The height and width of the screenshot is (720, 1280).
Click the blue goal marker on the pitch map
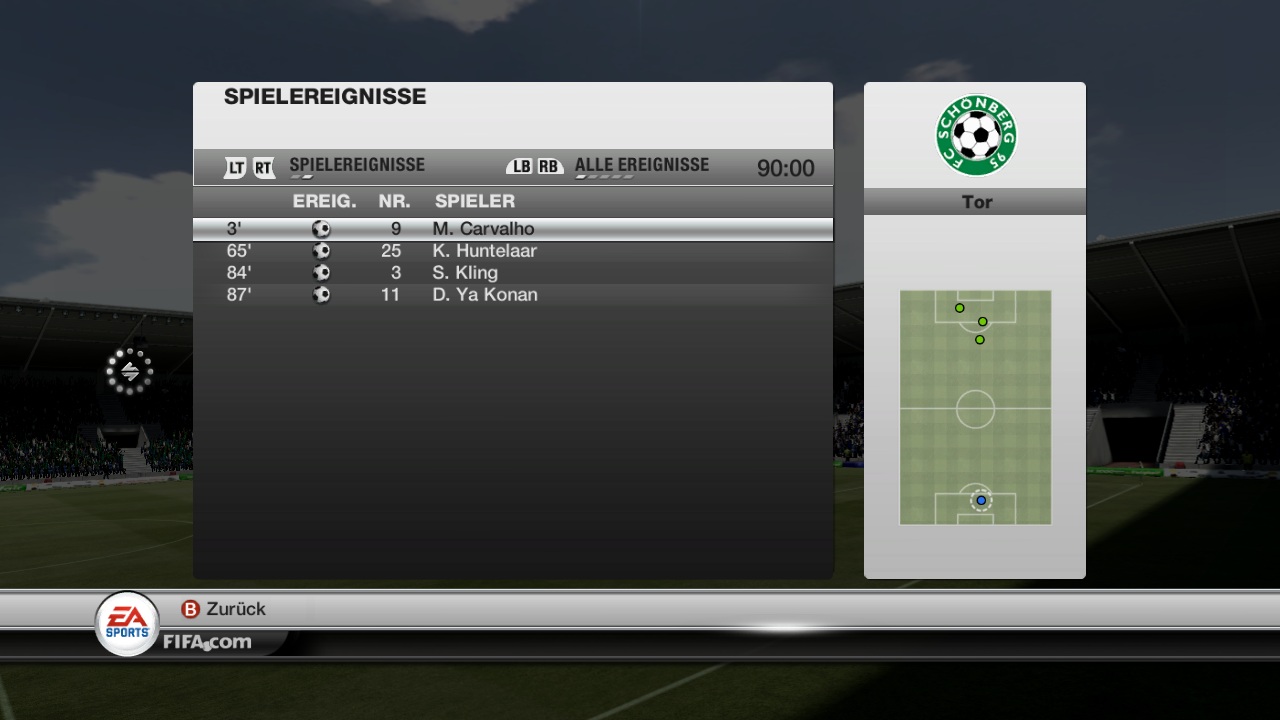pyautogui.click(x=981, y=500)
